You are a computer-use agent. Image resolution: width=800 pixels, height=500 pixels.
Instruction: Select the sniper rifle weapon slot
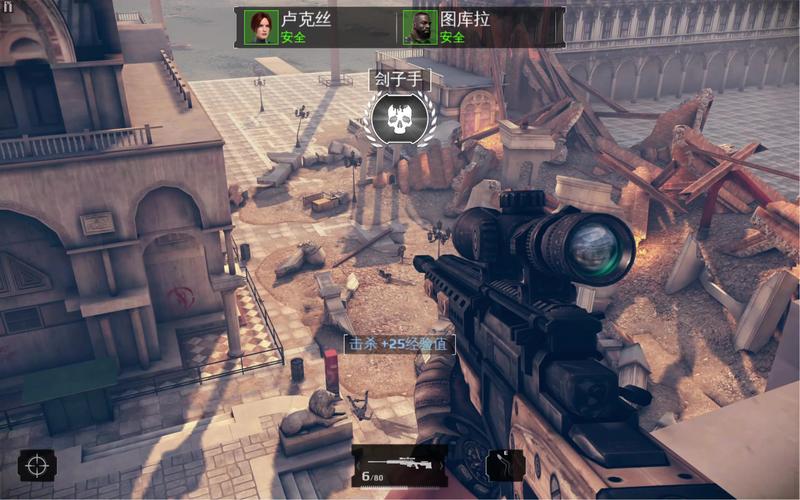click(399, 465)
